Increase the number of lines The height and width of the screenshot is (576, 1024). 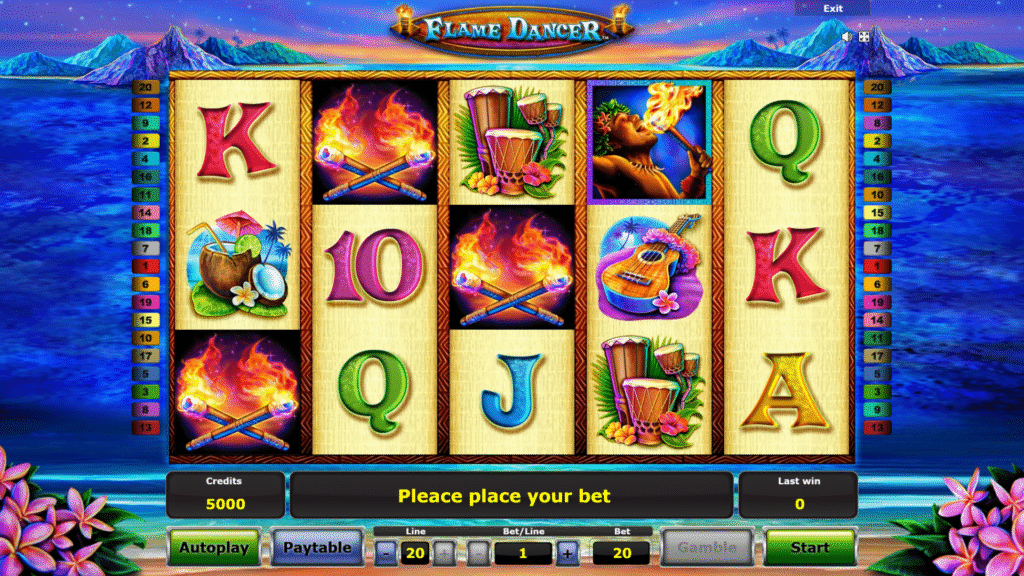point(444,553)
